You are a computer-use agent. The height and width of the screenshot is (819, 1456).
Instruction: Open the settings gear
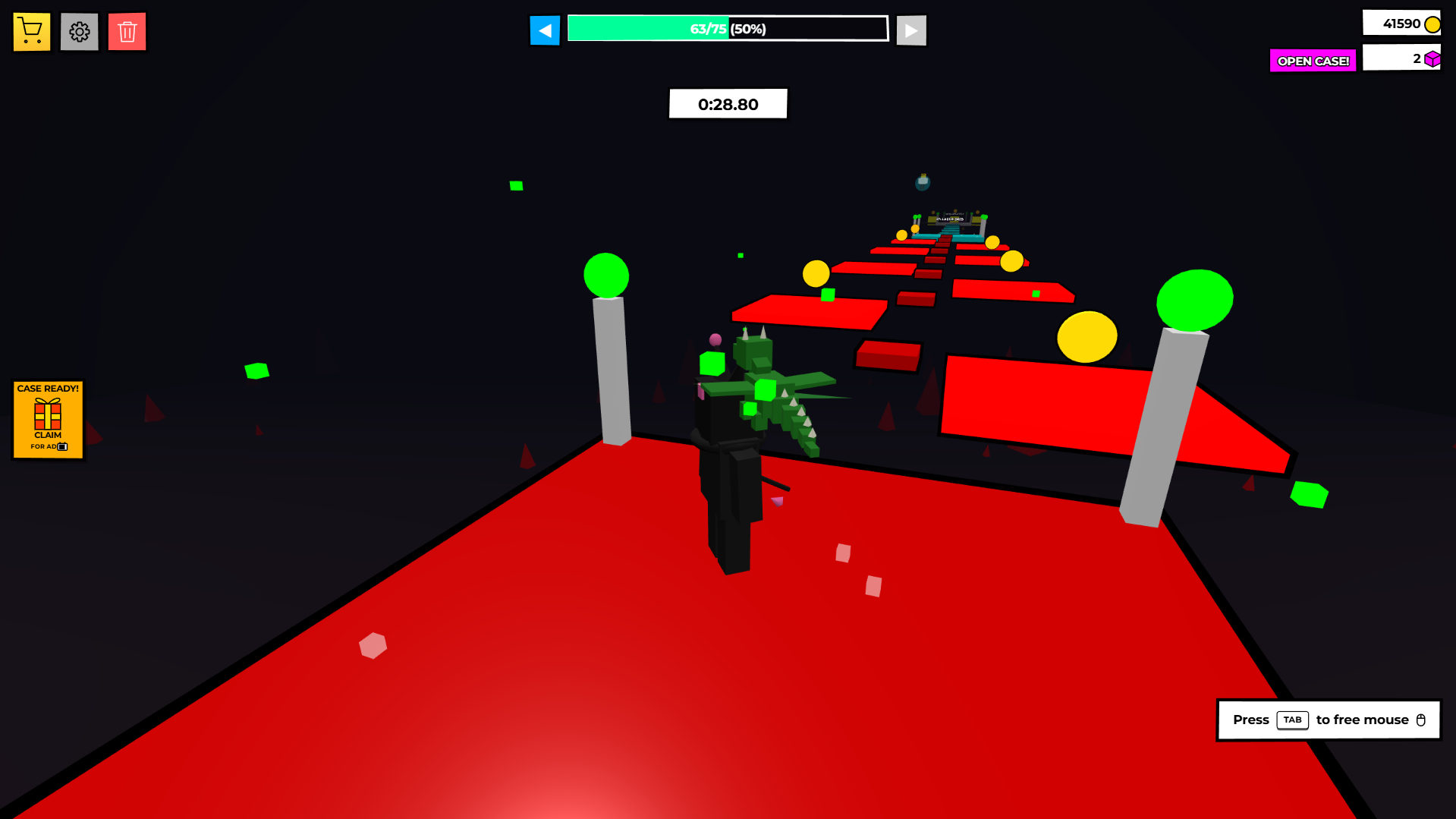point(79,31)
